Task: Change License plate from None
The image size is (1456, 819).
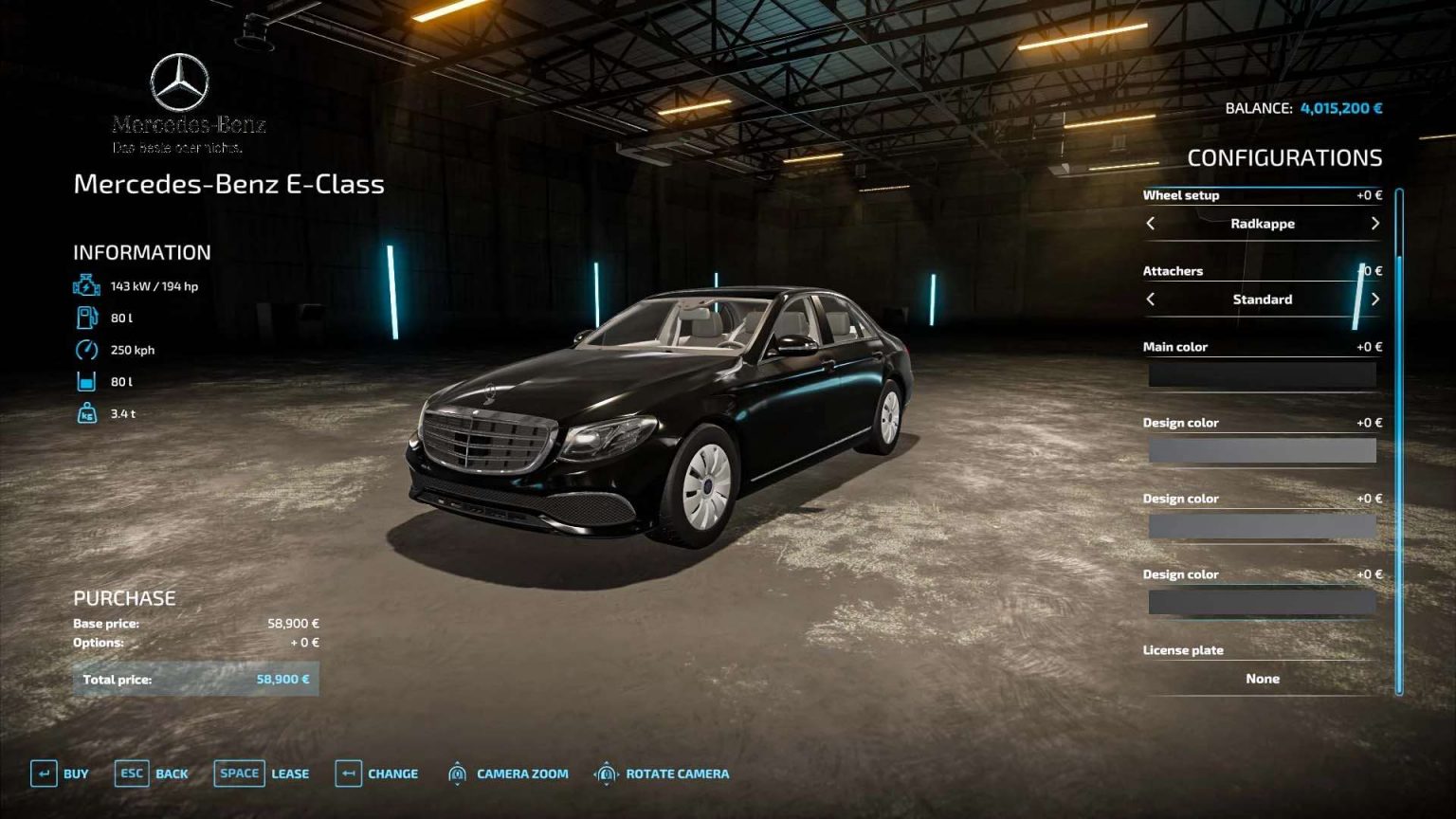Action: tap(1262, 679)
